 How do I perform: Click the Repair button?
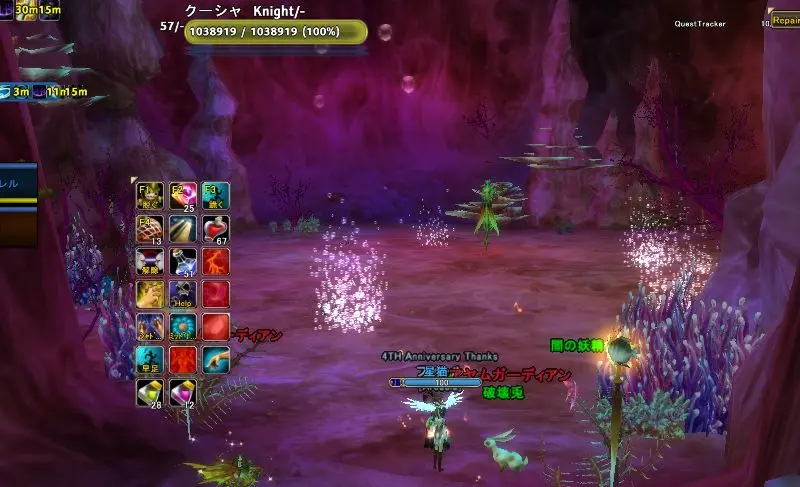784,19
